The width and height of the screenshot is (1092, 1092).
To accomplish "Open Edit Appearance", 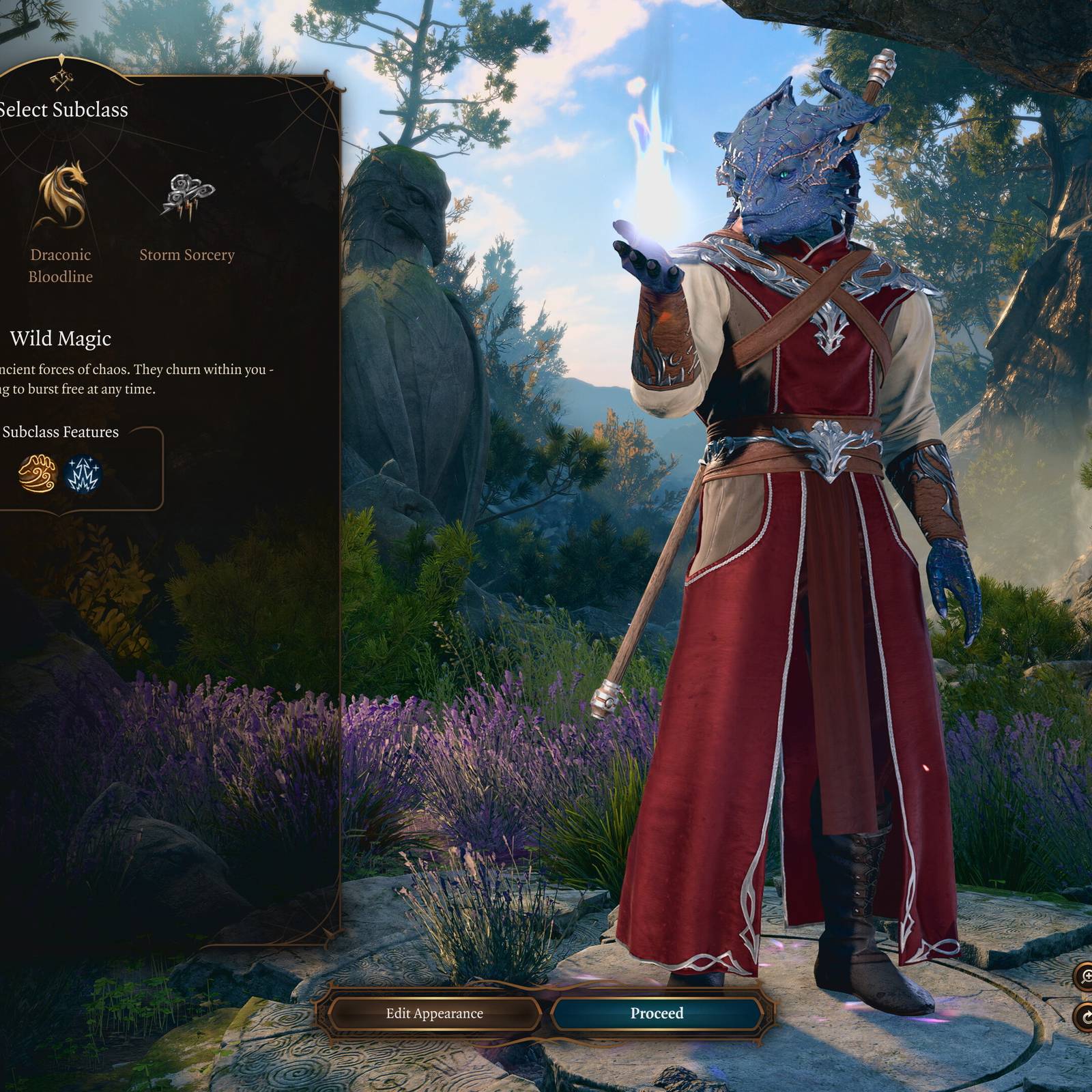I will point(434,1014).
